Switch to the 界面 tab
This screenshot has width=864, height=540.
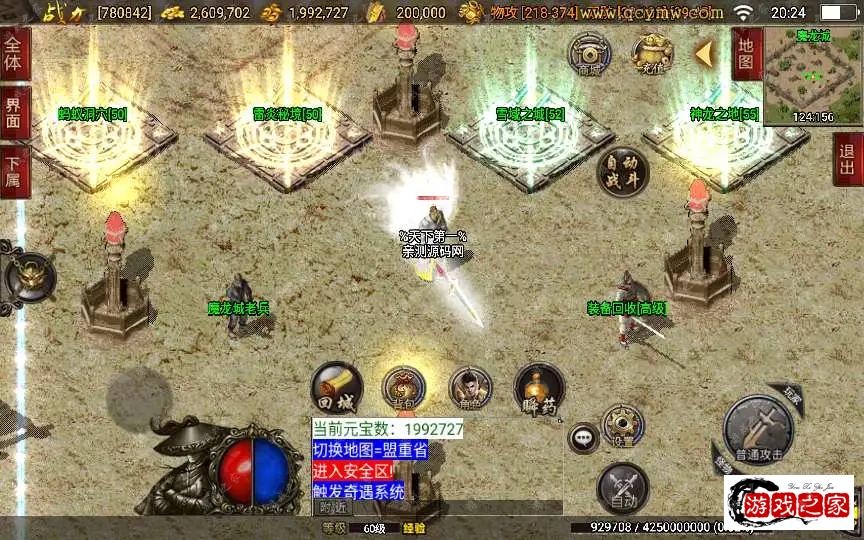tap(14, 112)
